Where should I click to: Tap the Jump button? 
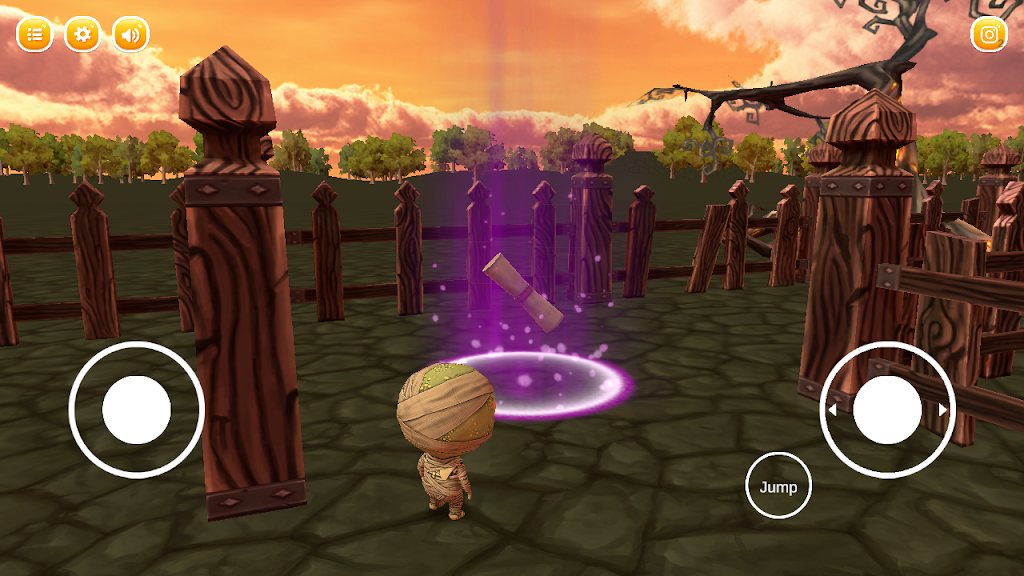[x=778, y=487]
